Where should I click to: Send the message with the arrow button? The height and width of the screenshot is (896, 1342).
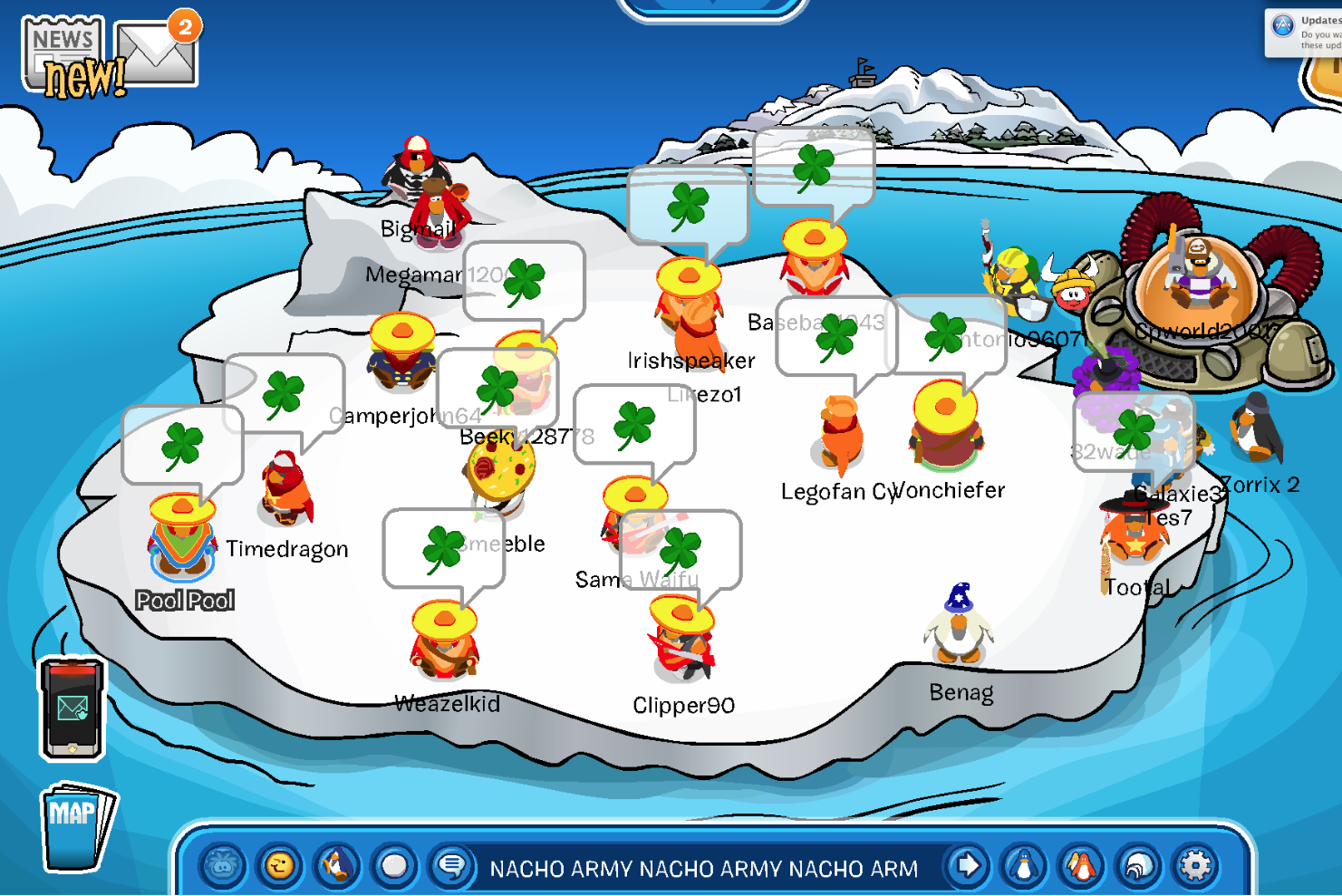[968, 867]
